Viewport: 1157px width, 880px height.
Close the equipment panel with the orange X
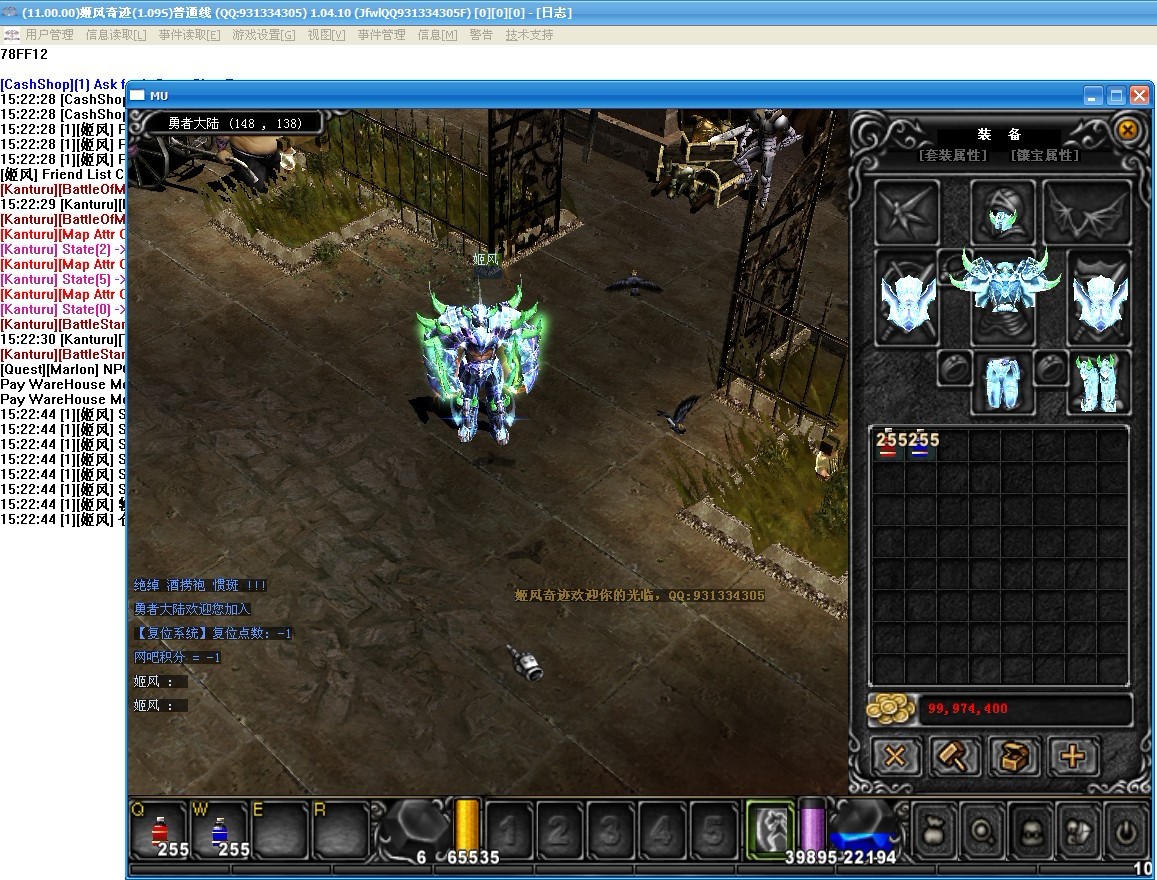click(x=1127, y=130)
